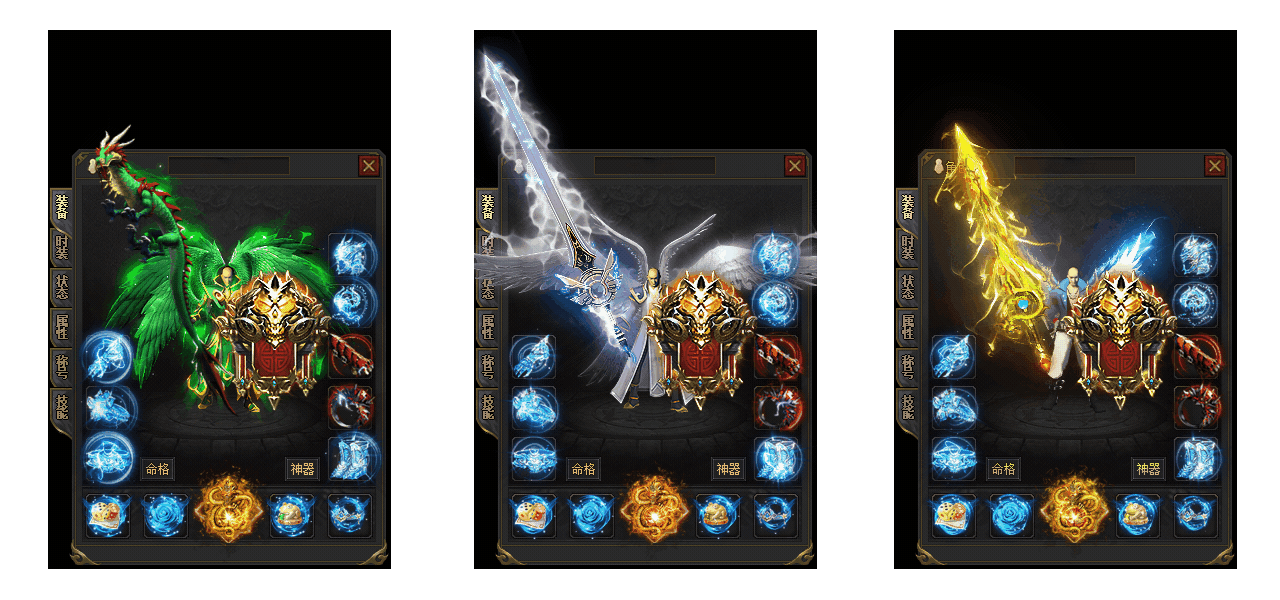This screenshot has width=1280, height=600.
Task: Switch to 称号 tab in golden sword panel
Action: [907, 366]
